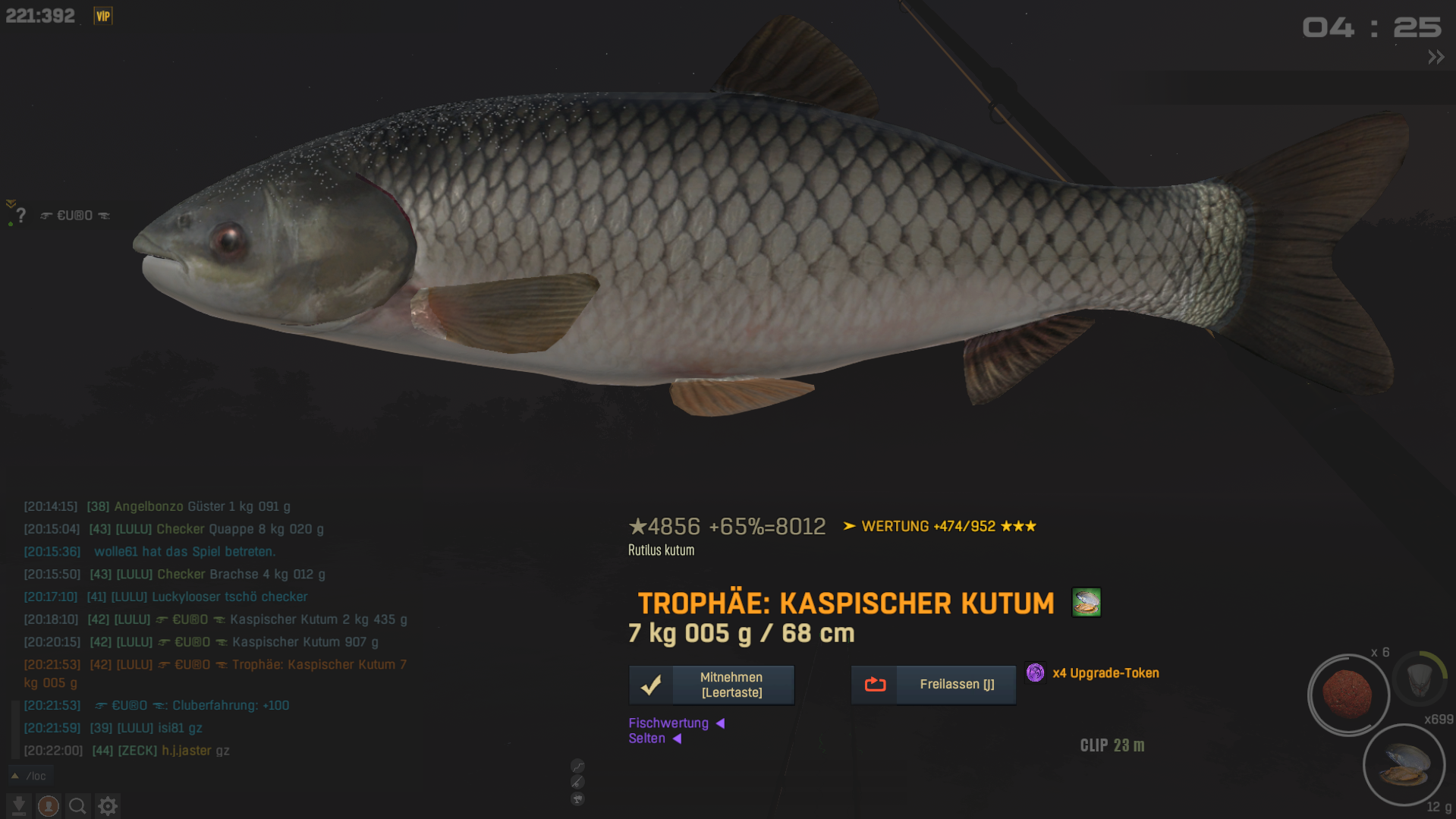Select the question mark player status icon
The width and height of the screenshot is (1456, 819).
[x=21, y=216]
